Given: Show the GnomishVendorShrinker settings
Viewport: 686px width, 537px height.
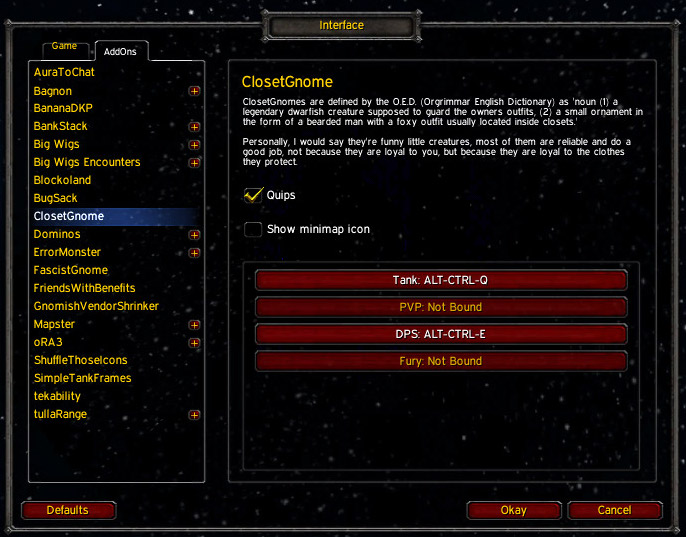Looking at the screenshot, I should (96, 306).
